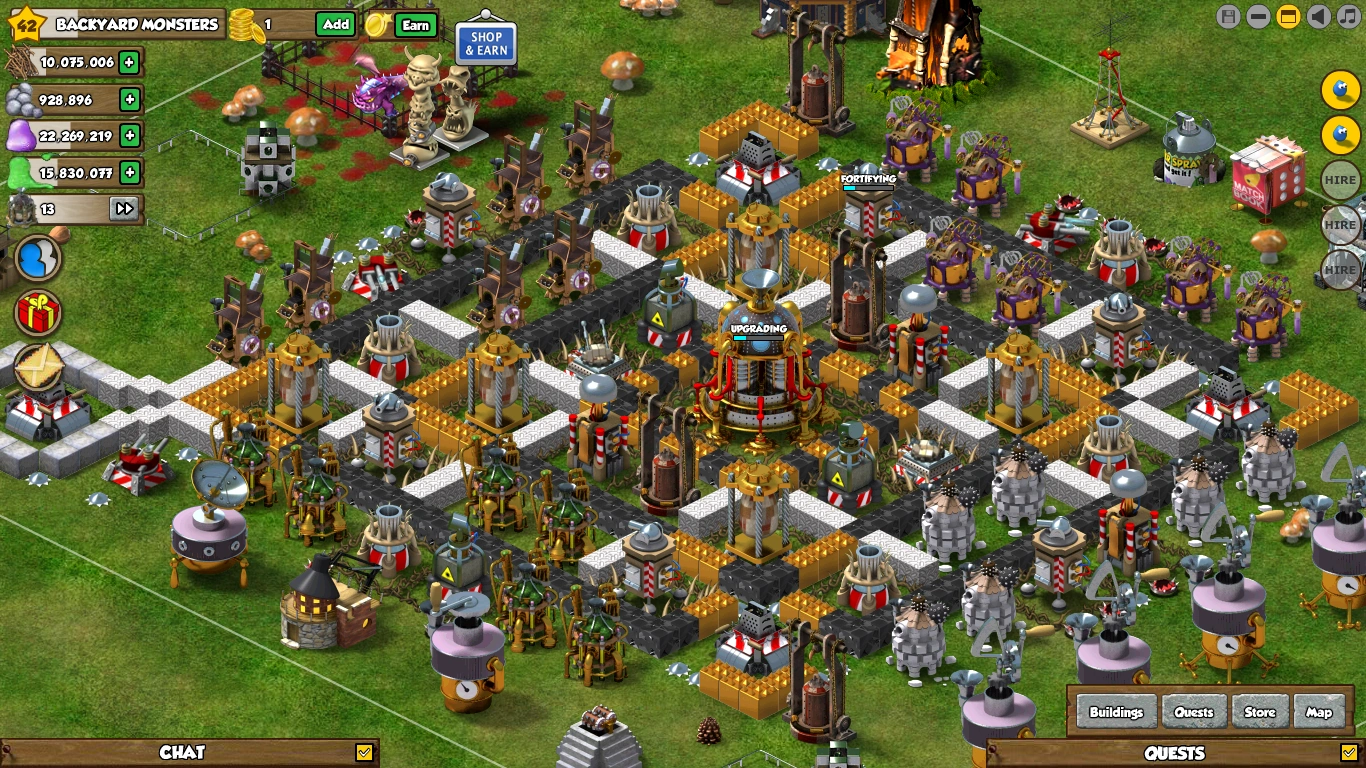The image size is (1366, 768).
Task: Open the Shop & Earn sign
Action: [486, 44]
